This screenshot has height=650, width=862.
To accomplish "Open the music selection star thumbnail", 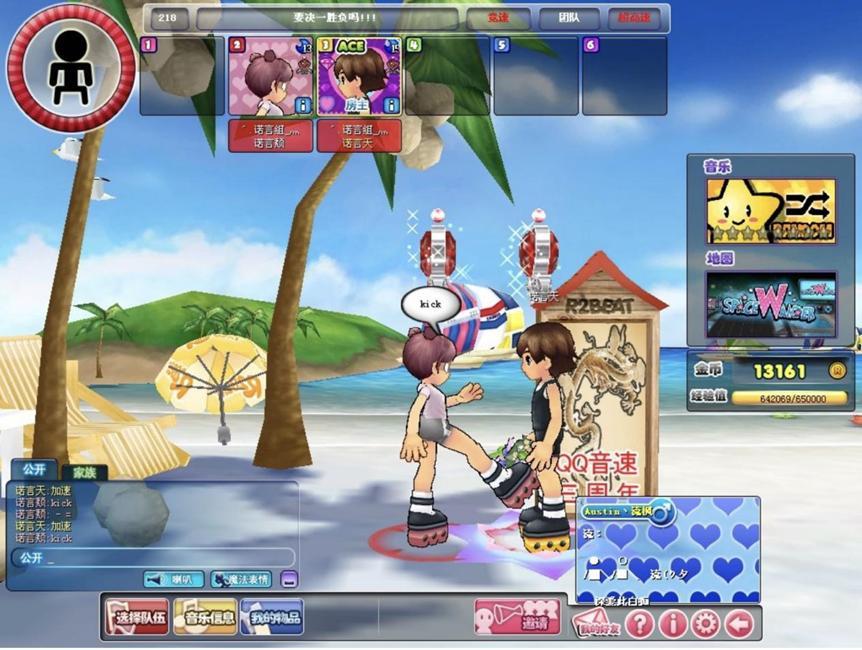I will tap(770, 211).
